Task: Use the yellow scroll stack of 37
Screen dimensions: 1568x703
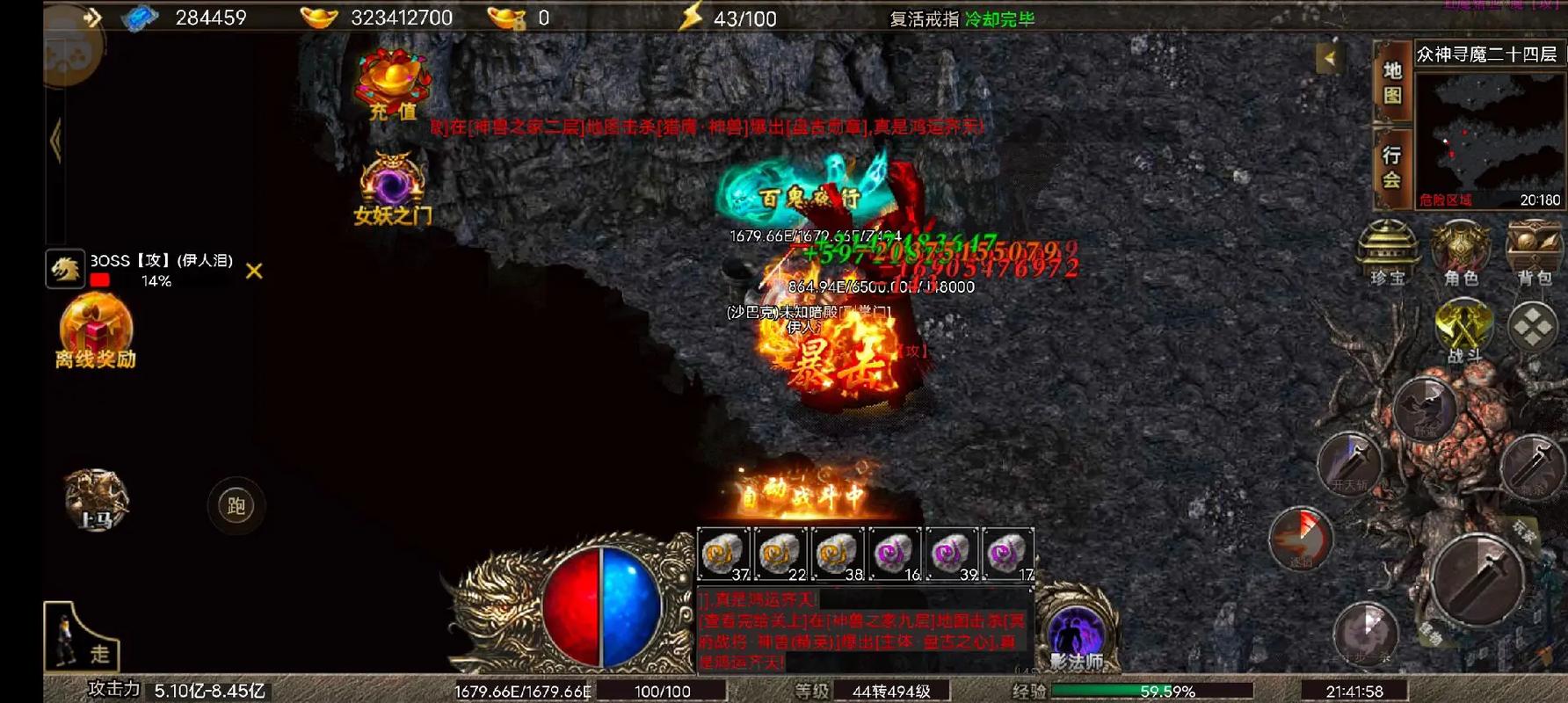Action: (x=724, y=554)
